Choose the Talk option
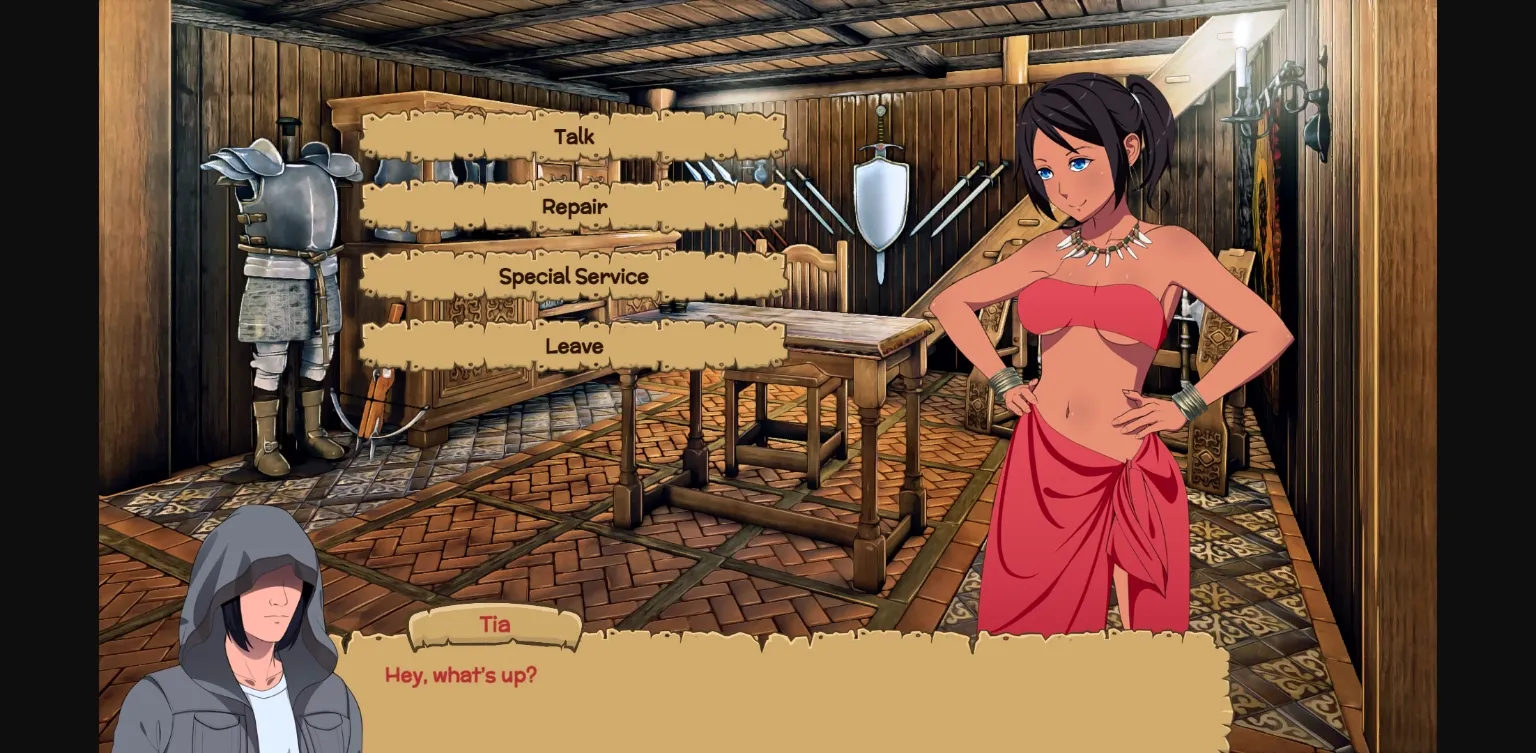The image size is (1536, 753). (x=573, y=137)
